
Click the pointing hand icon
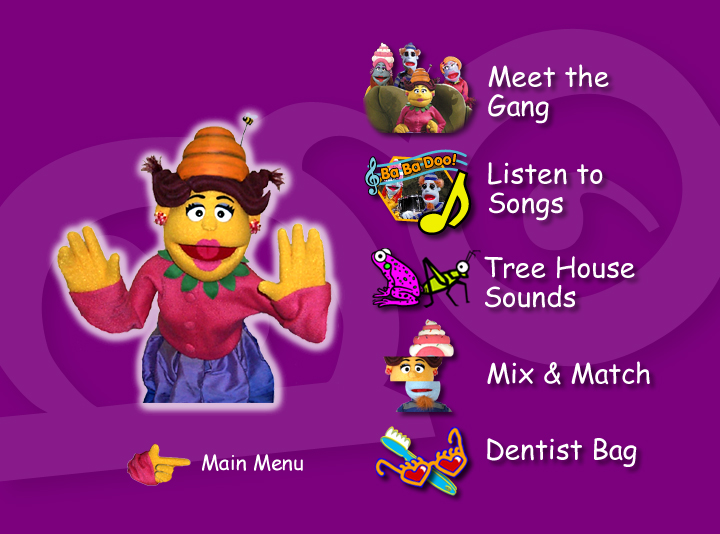pyautogui.click(x=159, y=464)
